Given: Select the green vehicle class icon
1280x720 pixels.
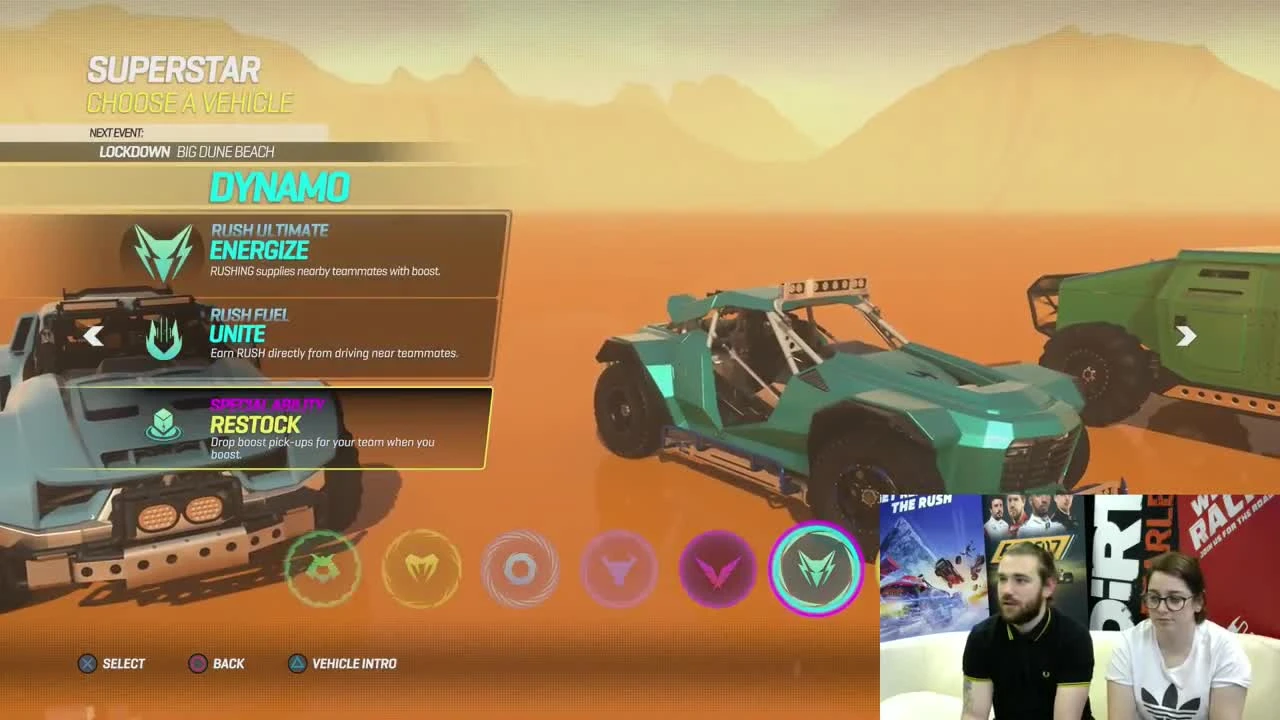Looking at the screenshot, I should (322, 570).
